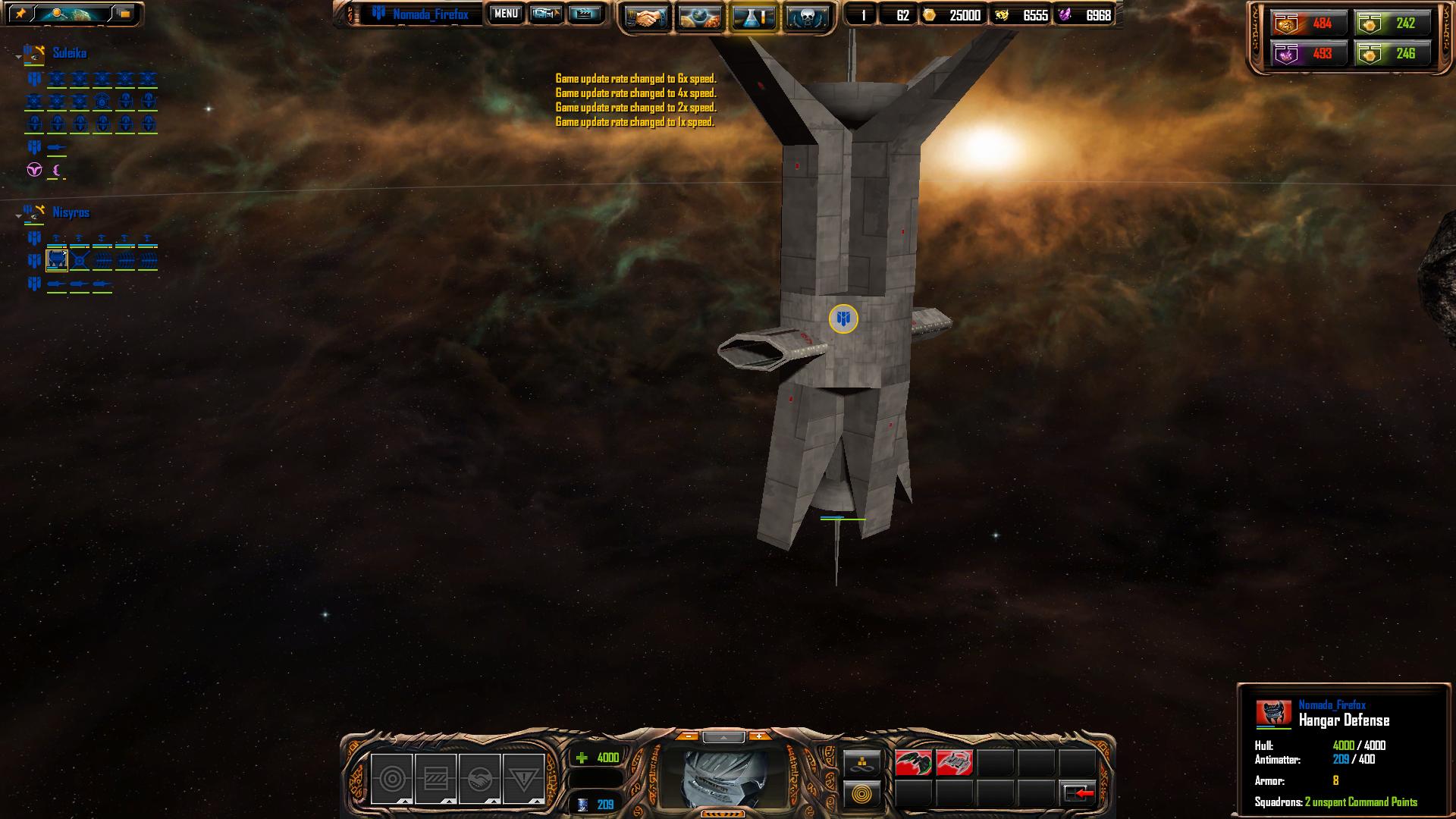Screen dimensions: 1456x819
Task: Open the pirate skull screen
Action: click(805, 18)
